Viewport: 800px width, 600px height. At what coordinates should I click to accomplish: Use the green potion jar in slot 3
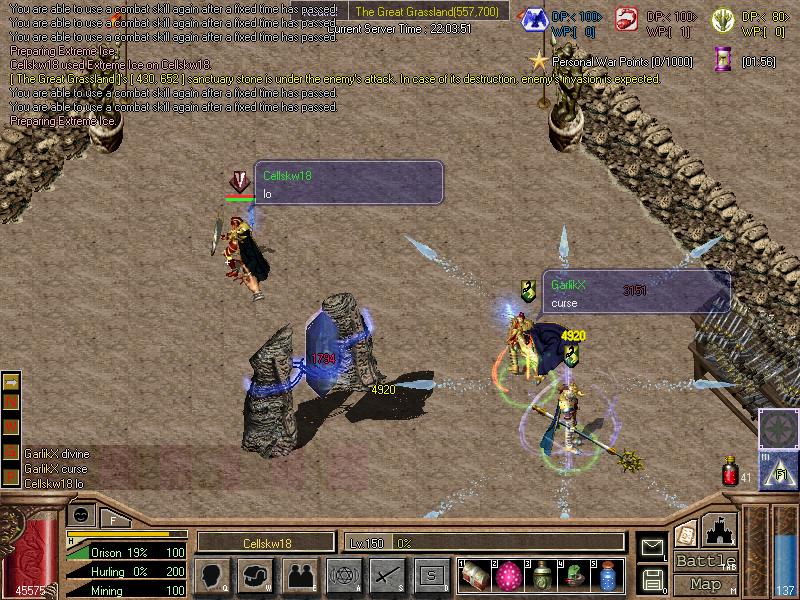click(541, 576)
